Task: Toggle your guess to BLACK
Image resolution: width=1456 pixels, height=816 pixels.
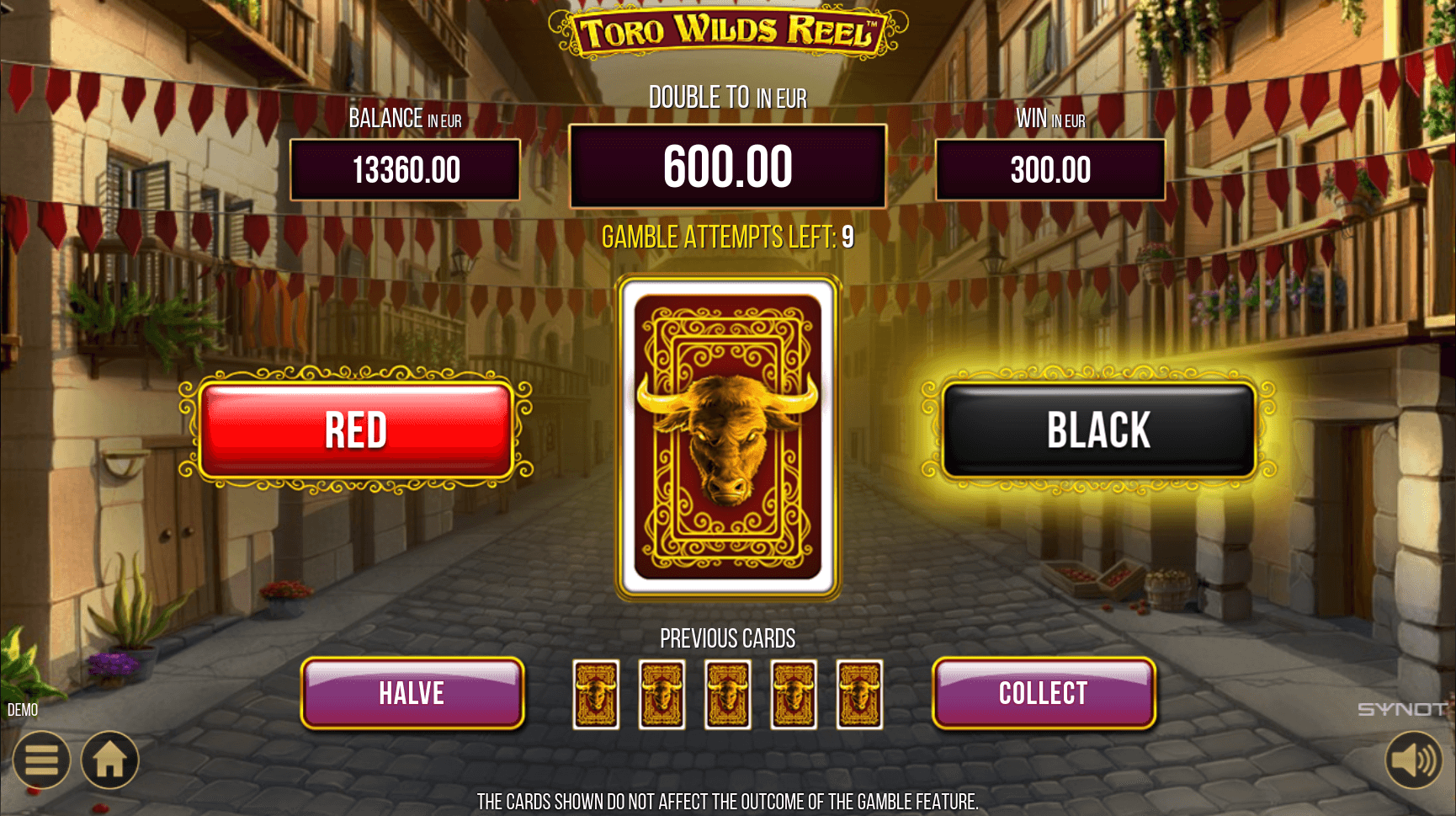Action: click(1097, 429)
